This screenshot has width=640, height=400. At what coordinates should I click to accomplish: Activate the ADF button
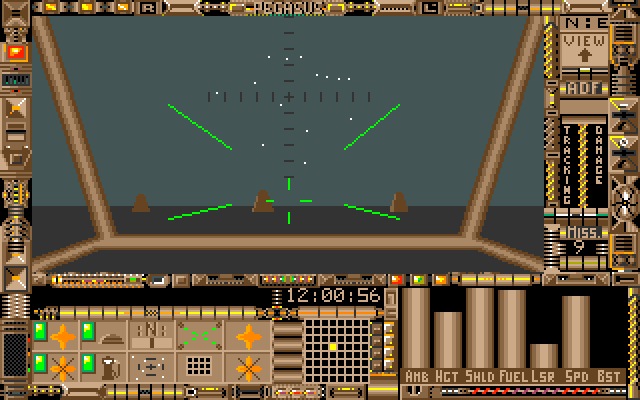(x=583, y=88)
